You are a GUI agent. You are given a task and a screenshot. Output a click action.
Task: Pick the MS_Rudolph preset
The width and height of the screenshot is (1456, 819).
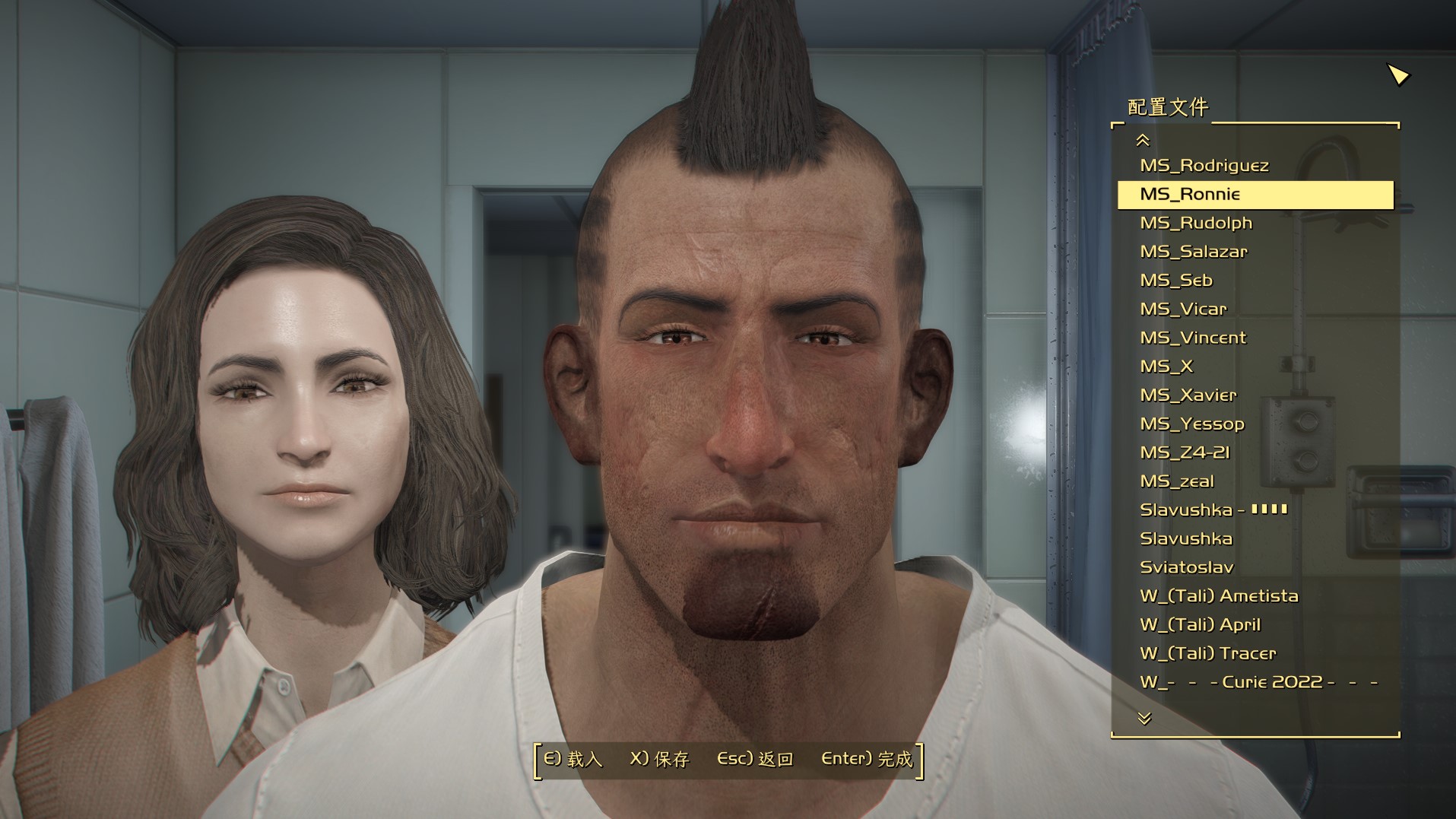coord(1195,224)
